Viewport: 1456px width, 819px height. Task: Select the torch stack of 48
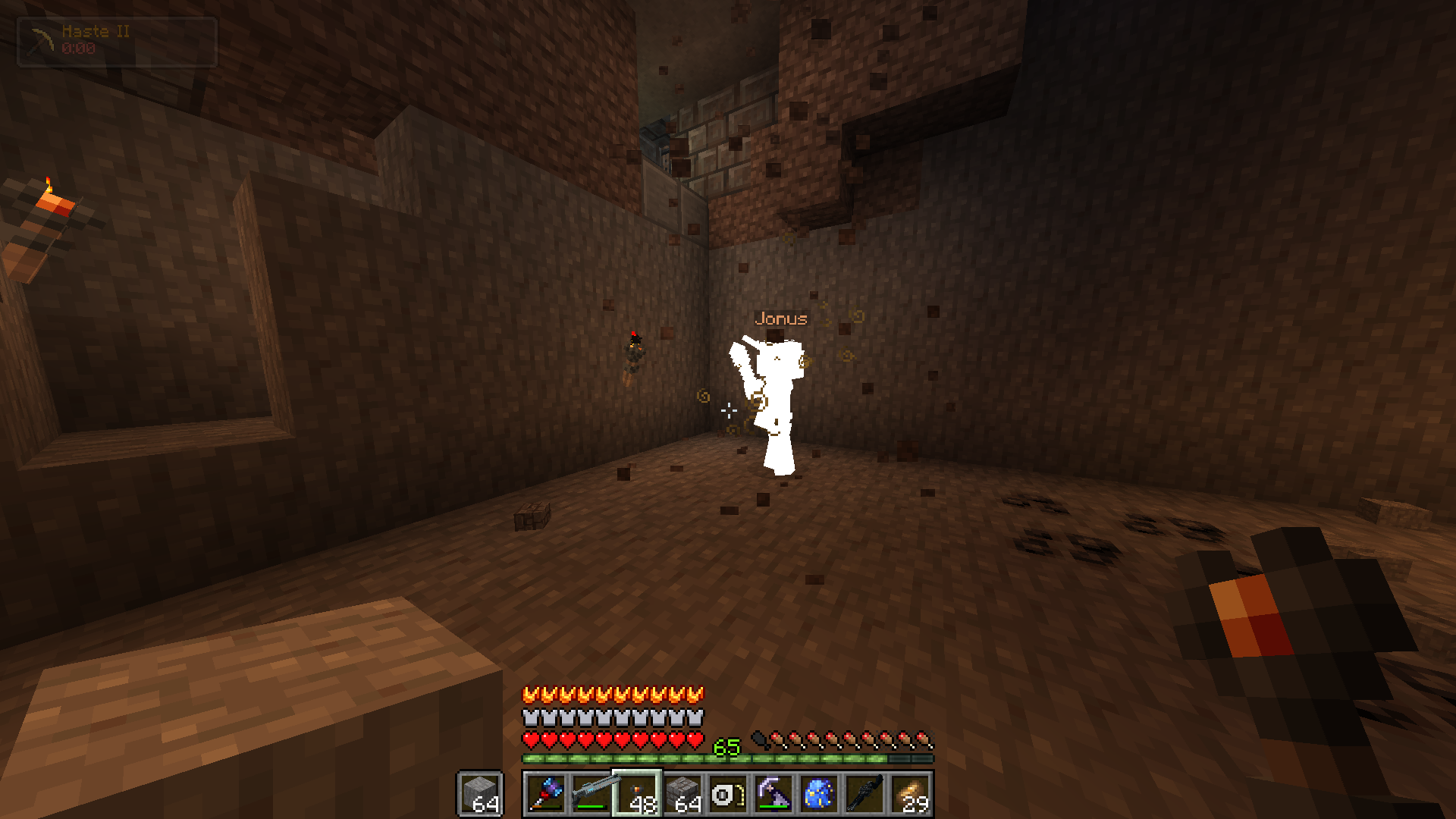tap(637, 794)
